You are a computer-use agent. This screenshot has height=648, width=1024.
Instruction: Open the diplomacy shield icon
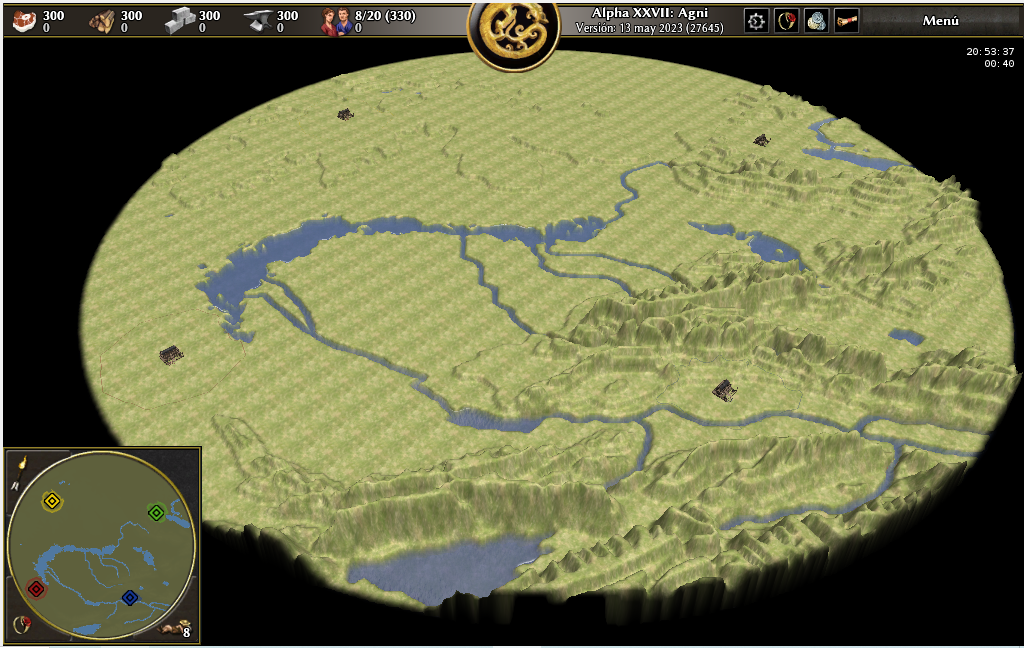point(786,21)
